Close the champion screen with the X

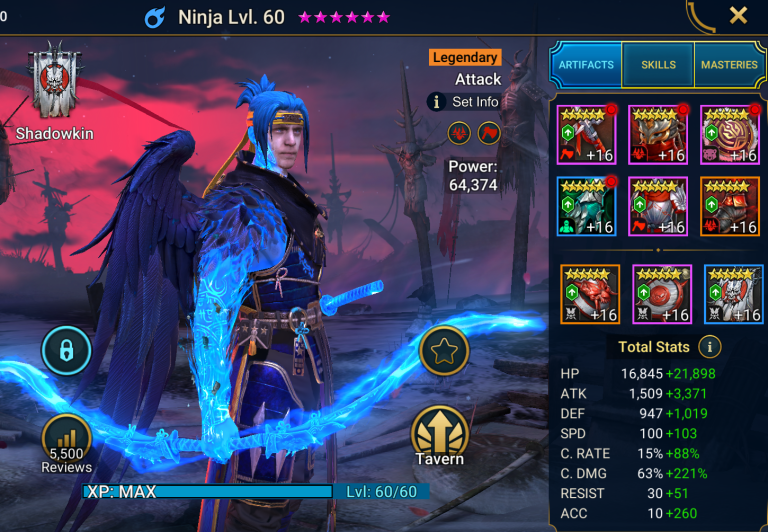coord(738,15)
